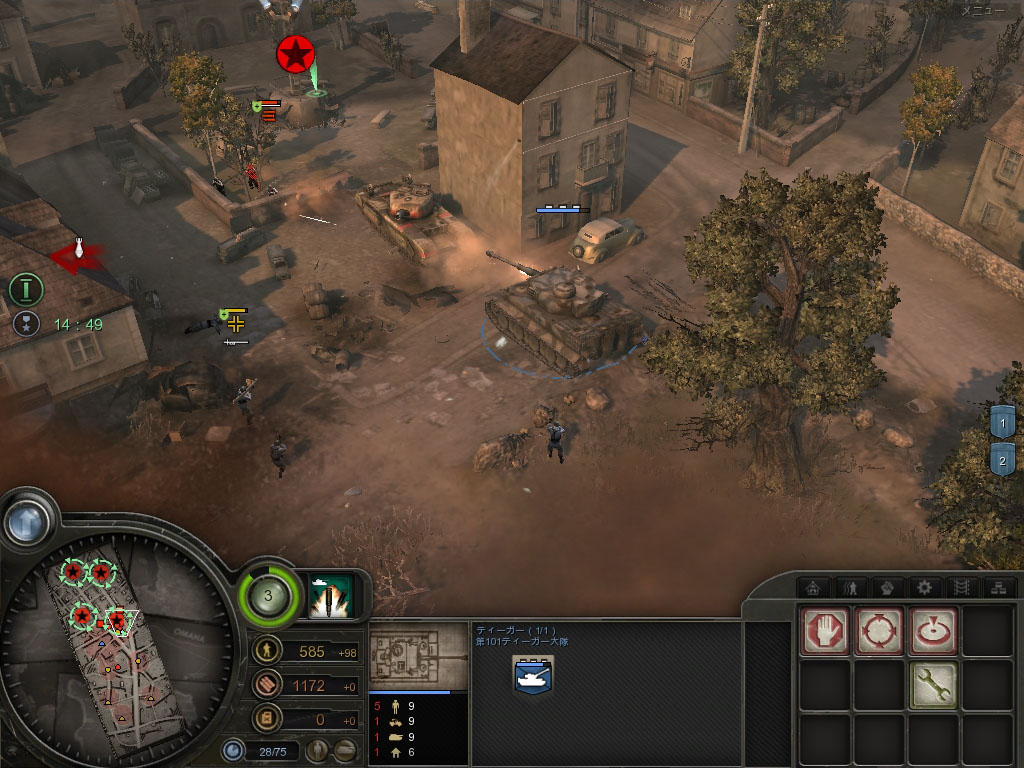The height and width of the screenshot is (768, 1024).
Task: Select the idle infantry button beside population
Action: tap(318, 750)
